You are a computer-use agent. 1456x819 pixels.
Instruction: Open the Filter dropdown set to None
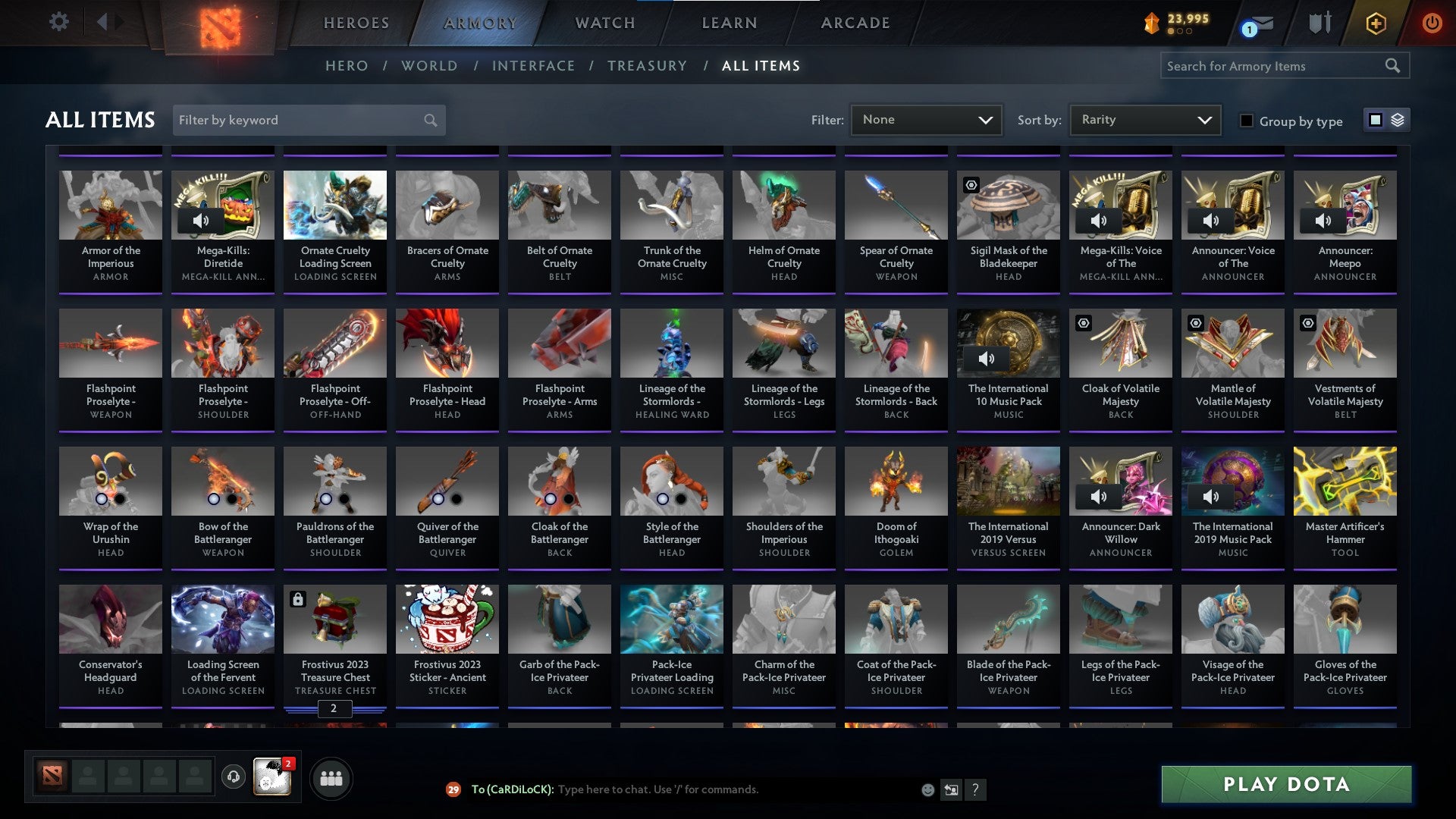point(926,120)
